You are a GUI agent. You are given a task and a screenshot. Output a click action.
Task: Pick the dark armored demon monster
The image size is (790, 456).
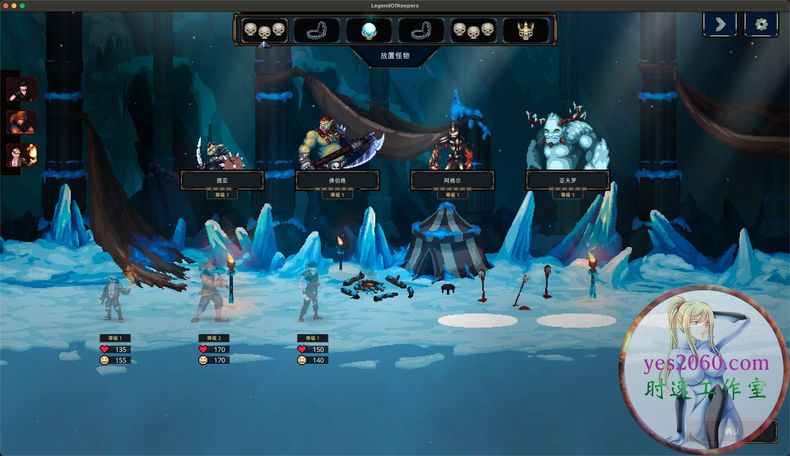451,147
